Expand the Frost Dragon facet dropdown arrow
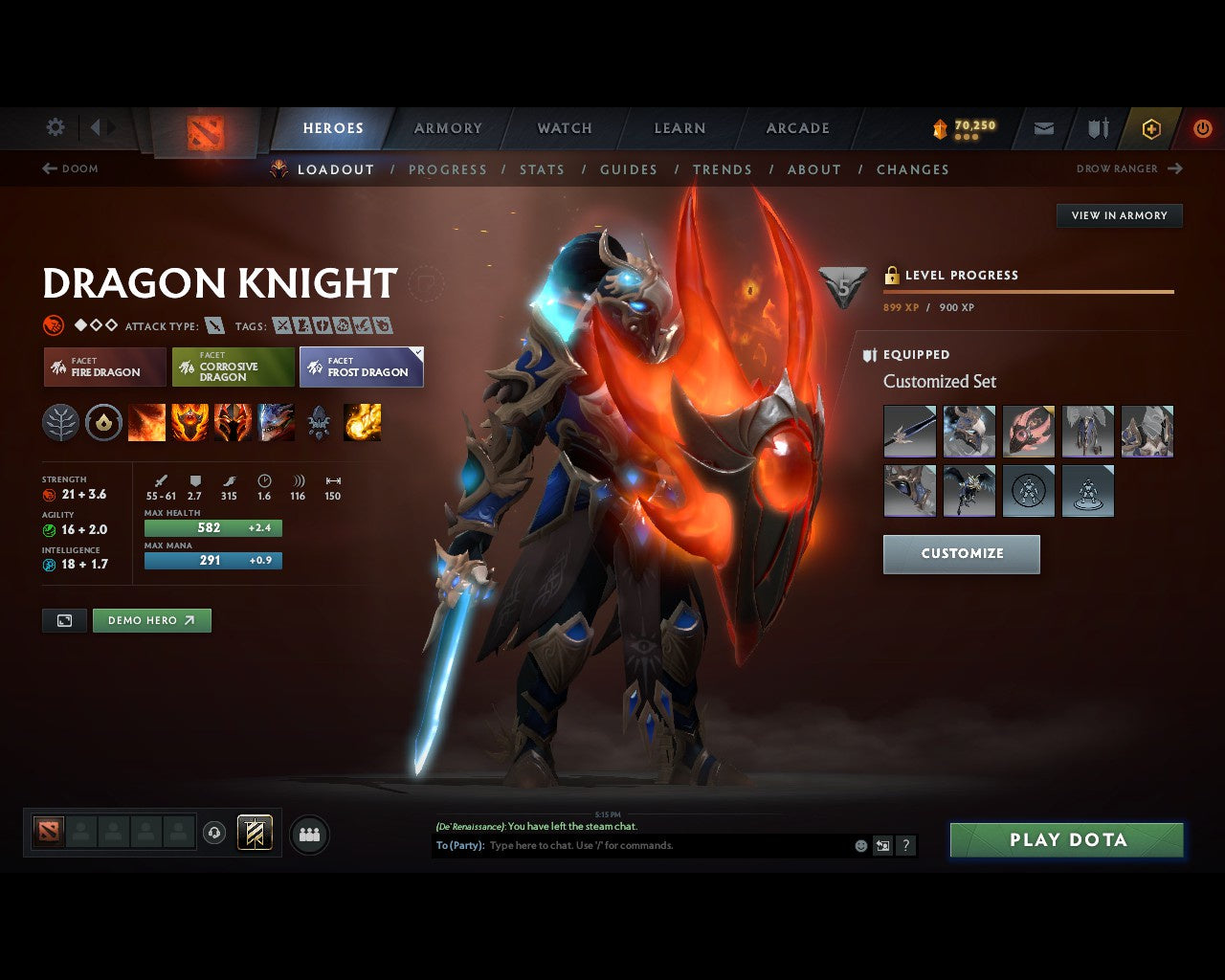Viewport: 1225px width, 980px height. pos(417,352)
